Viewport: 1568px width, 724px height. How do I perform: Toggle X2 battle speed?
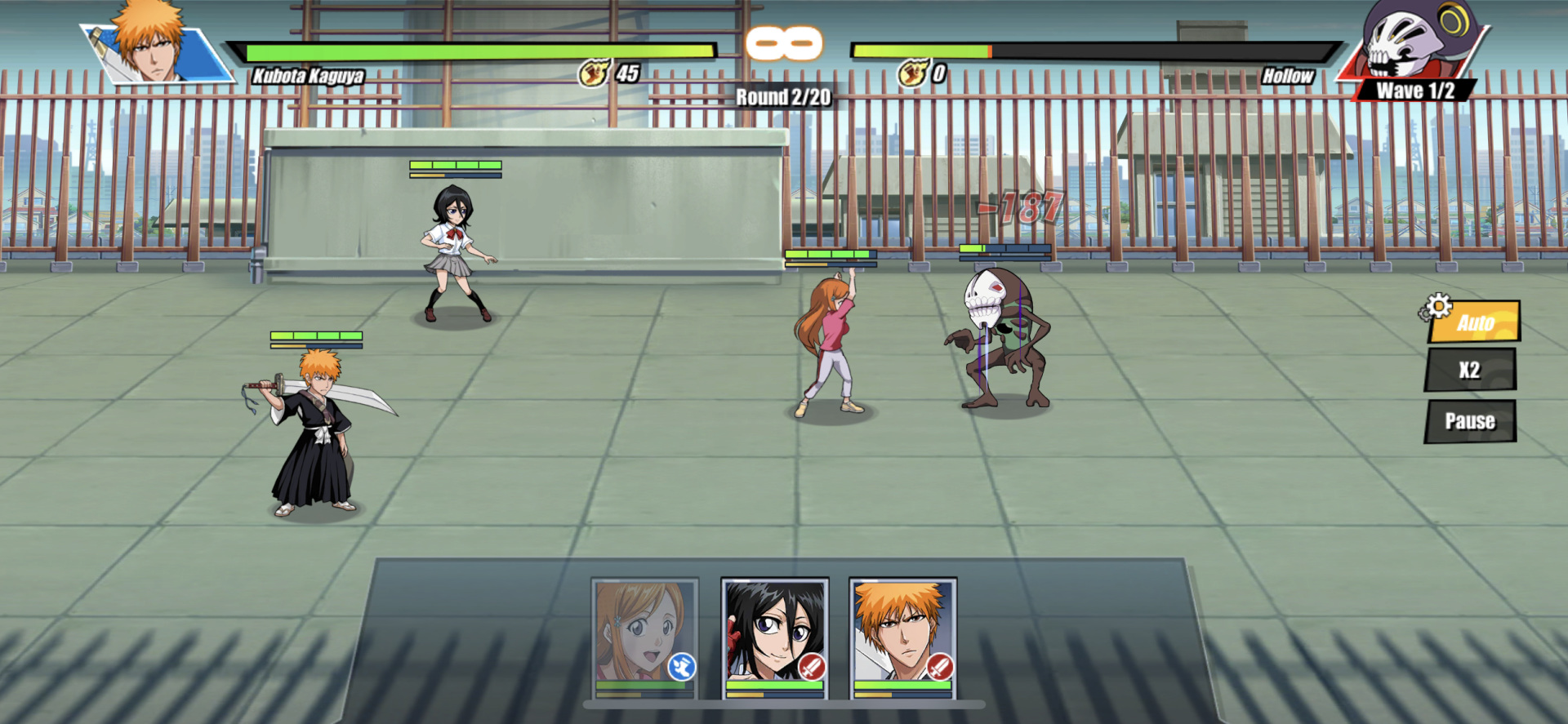pos(1470,370)
